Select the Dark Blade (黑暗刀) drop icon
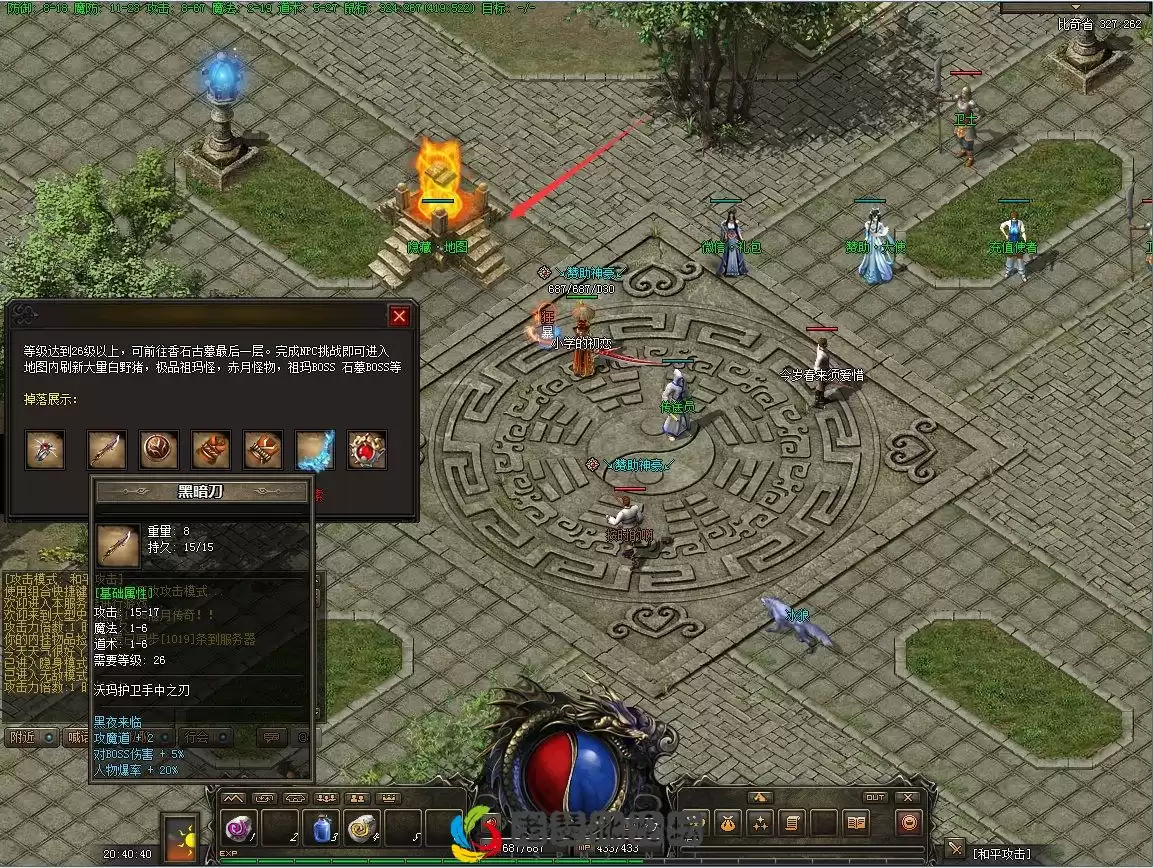1153x868 pixels. [x=107, y=450]
